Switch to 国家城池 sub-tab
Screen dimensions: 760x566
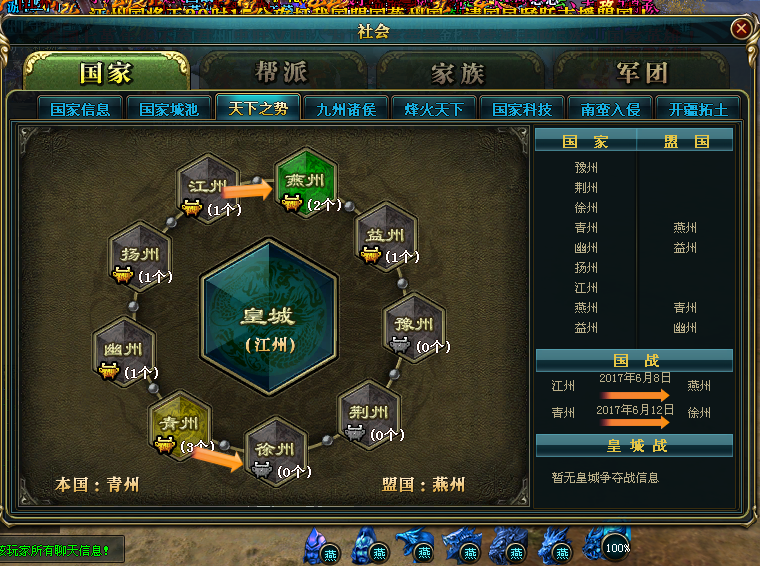point(168,109)
